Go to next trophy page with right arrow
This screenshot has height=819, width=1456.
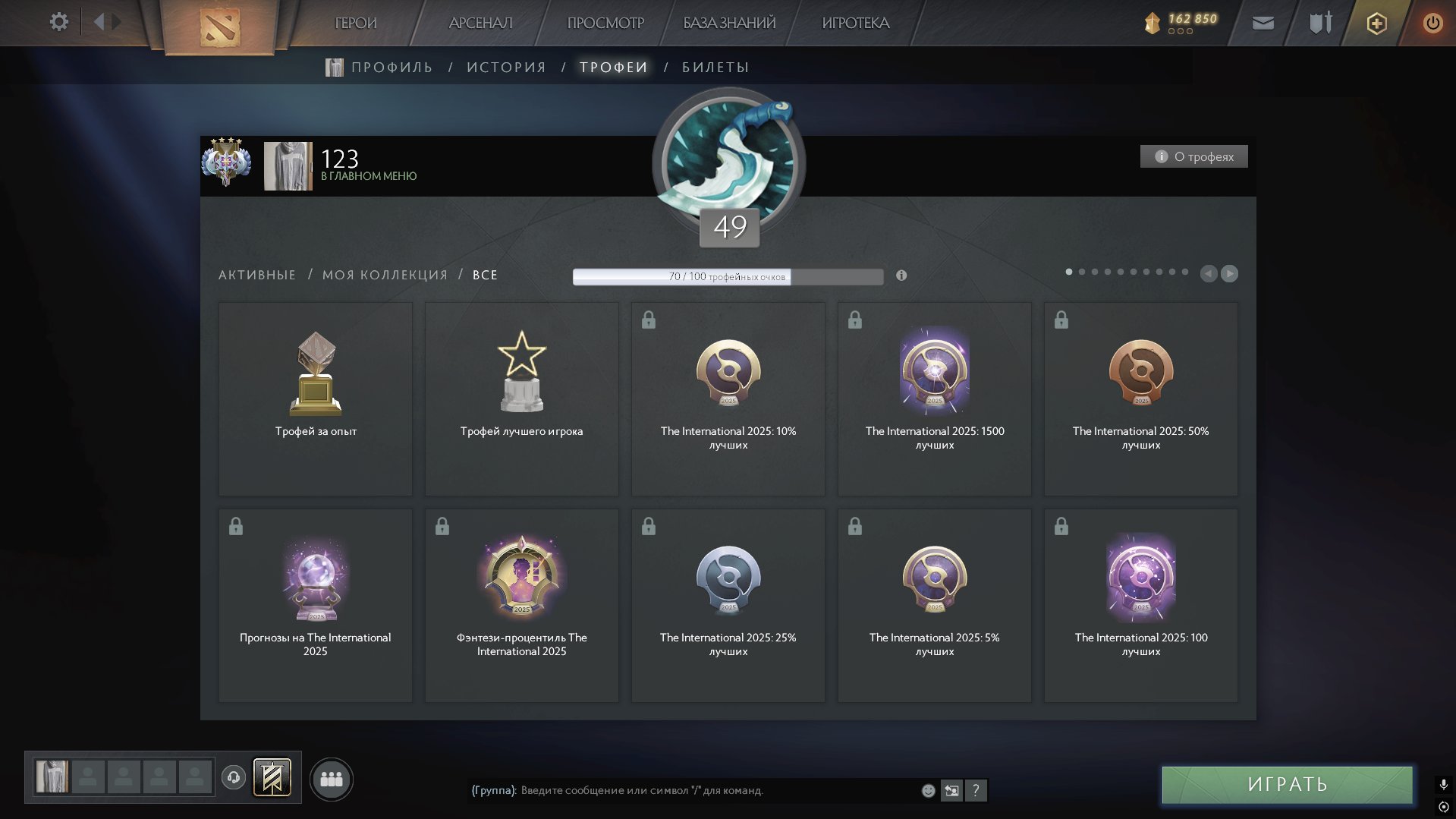pos(1229,274)
